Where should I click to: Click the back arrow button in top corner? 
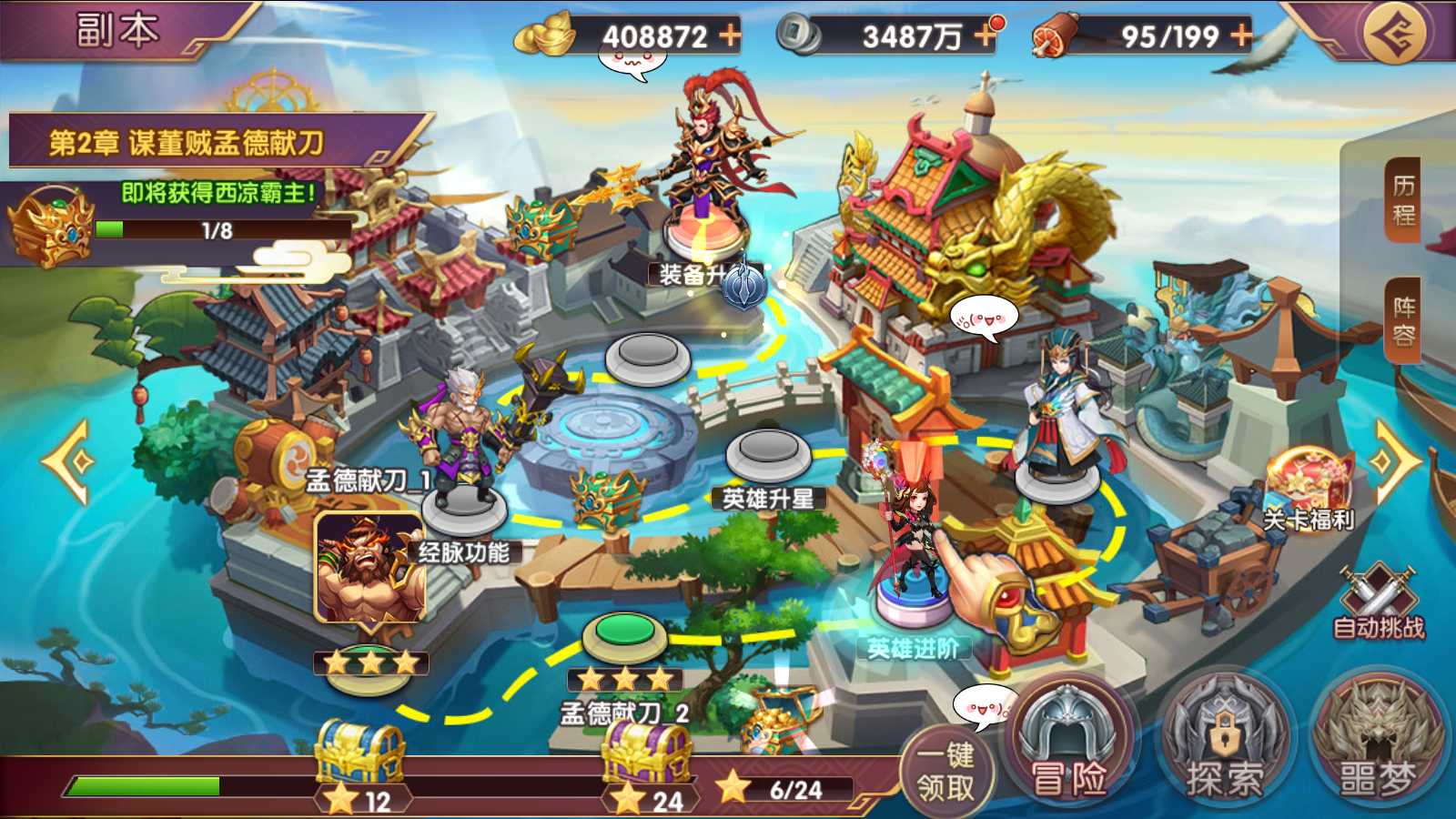point(1395,34)
